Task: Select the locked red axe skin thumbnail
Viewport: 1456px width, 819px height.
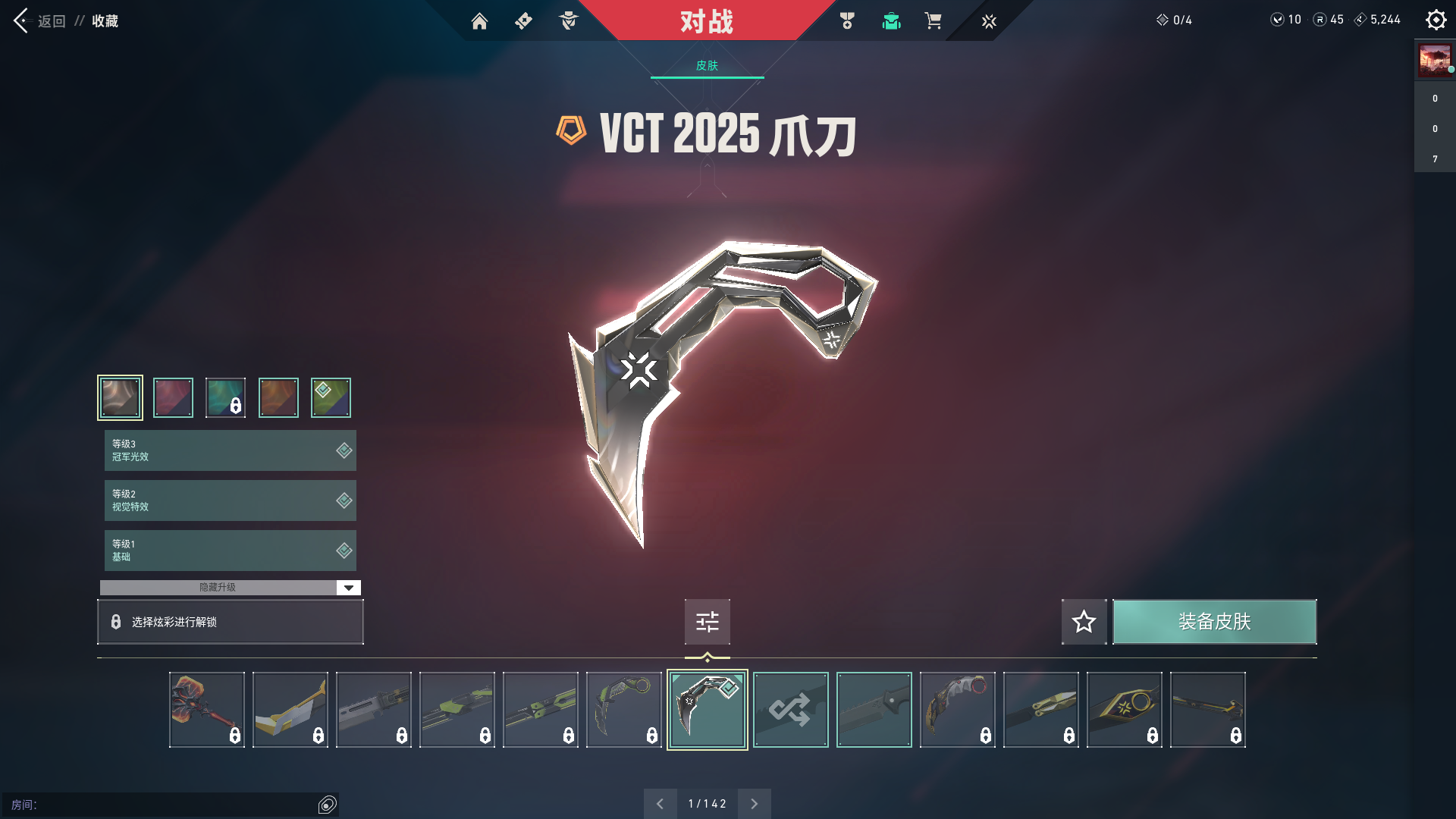Action: click(206, 710)
